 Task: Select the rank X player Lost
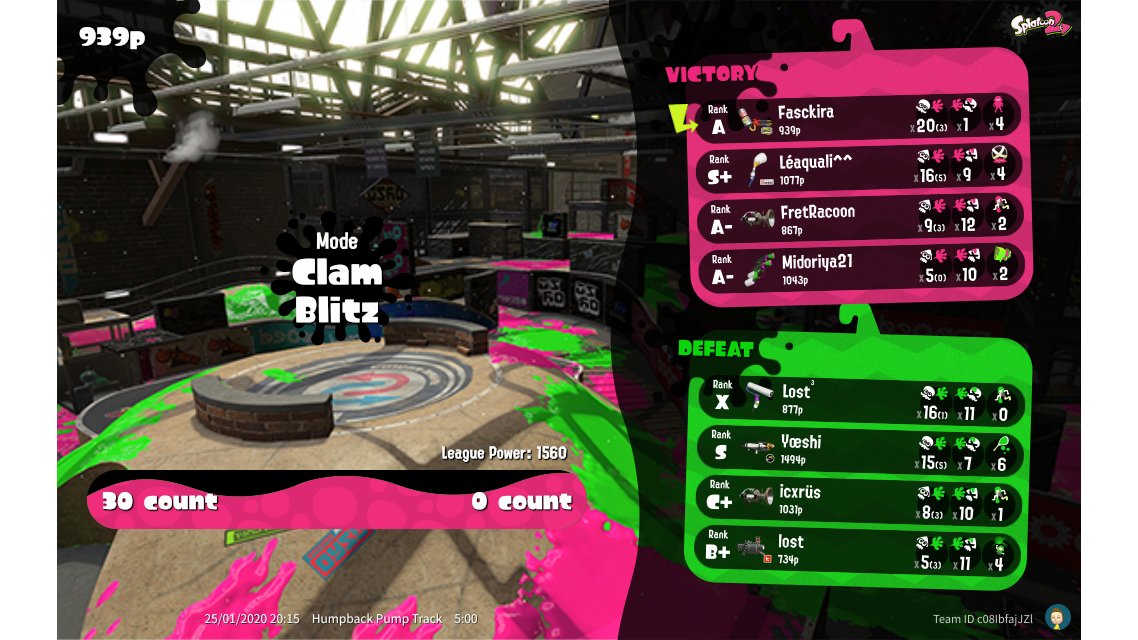click(x=858, y=400)
